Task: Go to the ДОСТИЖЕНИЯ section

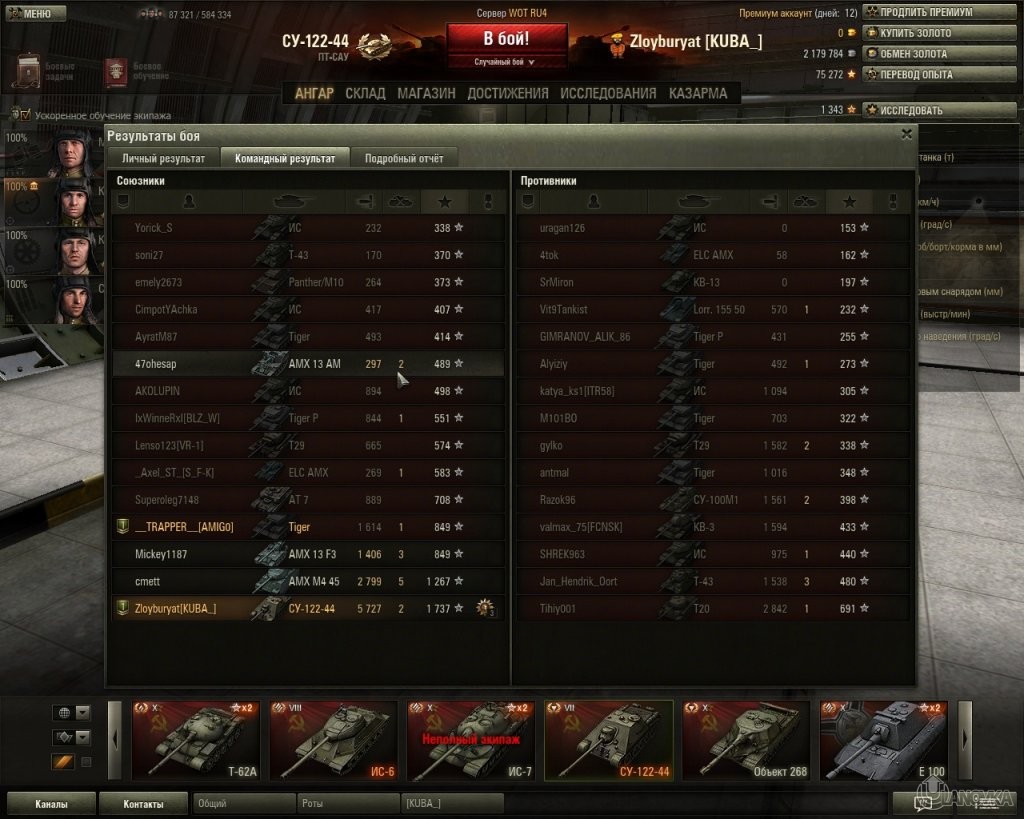Action: point(507,93)
